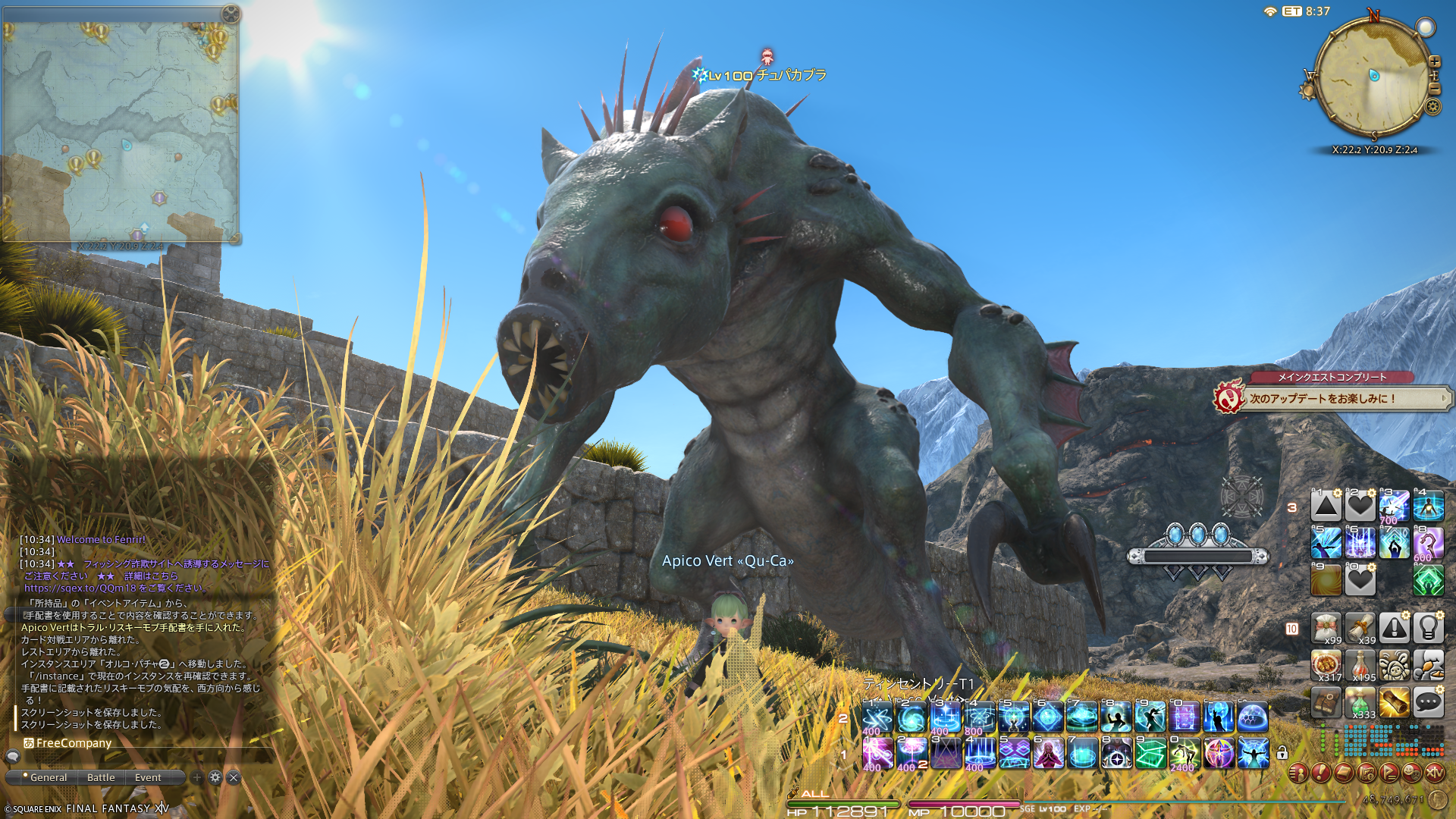The image size is (1456, 819).
Task: Add a new chat tab with plus button
Action: pos(197,777)
